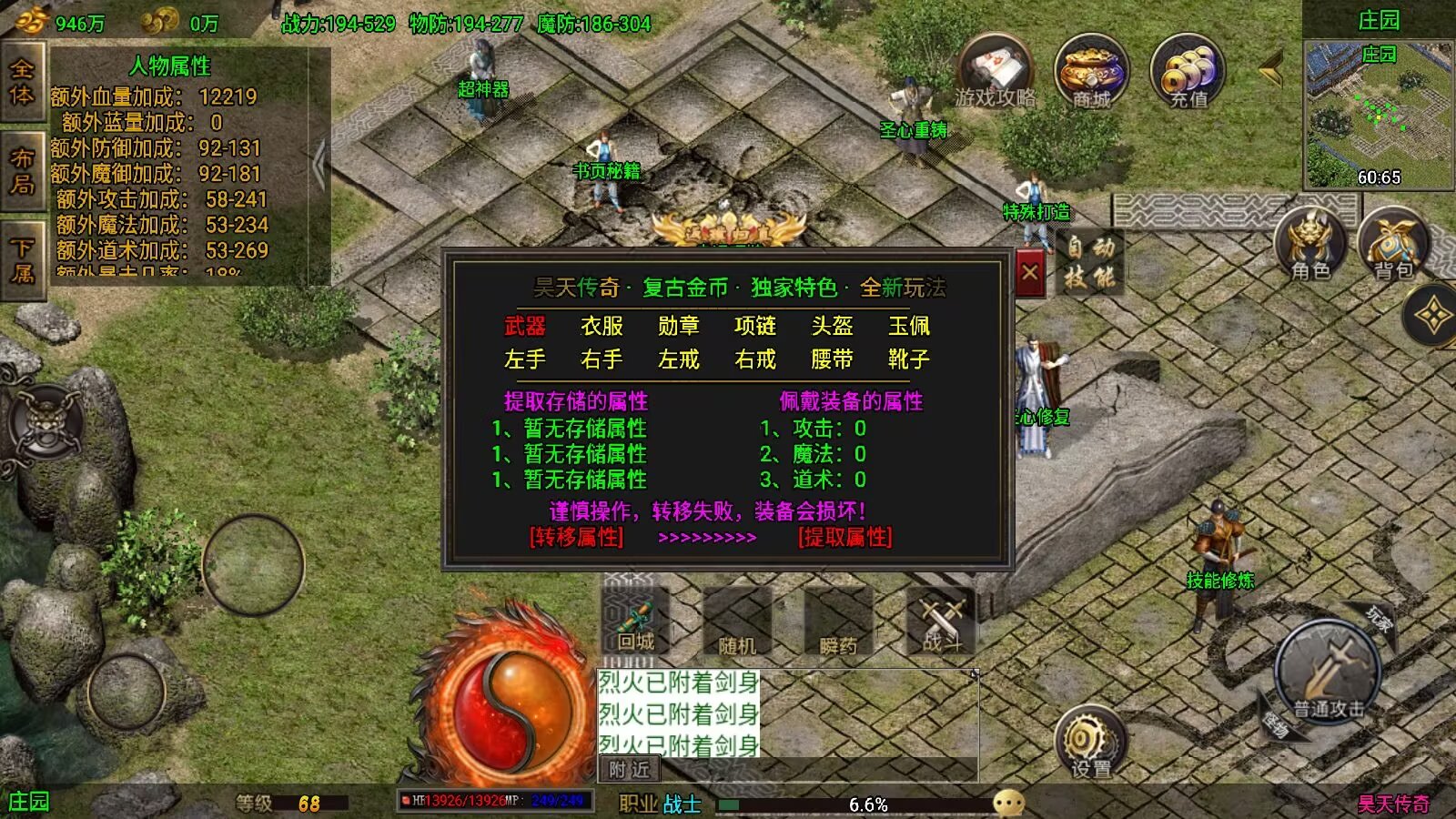The width and height of the screenshot is (1456, 819).
Task: Select the 腰带 equipment option
Action: [832, 359]
